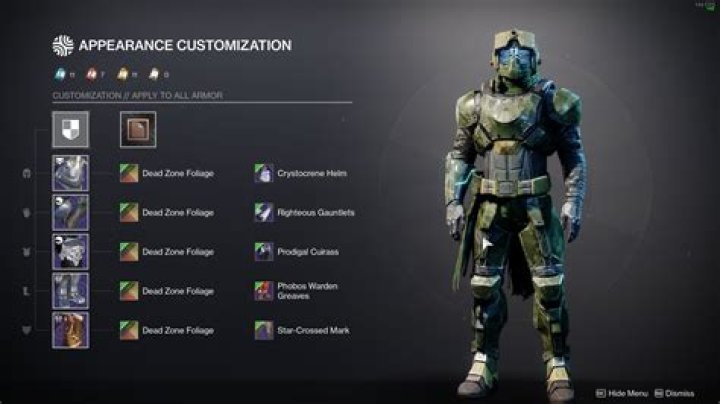
Task: Select the Crystocrene Helm ornament
Action: point(264,173)
